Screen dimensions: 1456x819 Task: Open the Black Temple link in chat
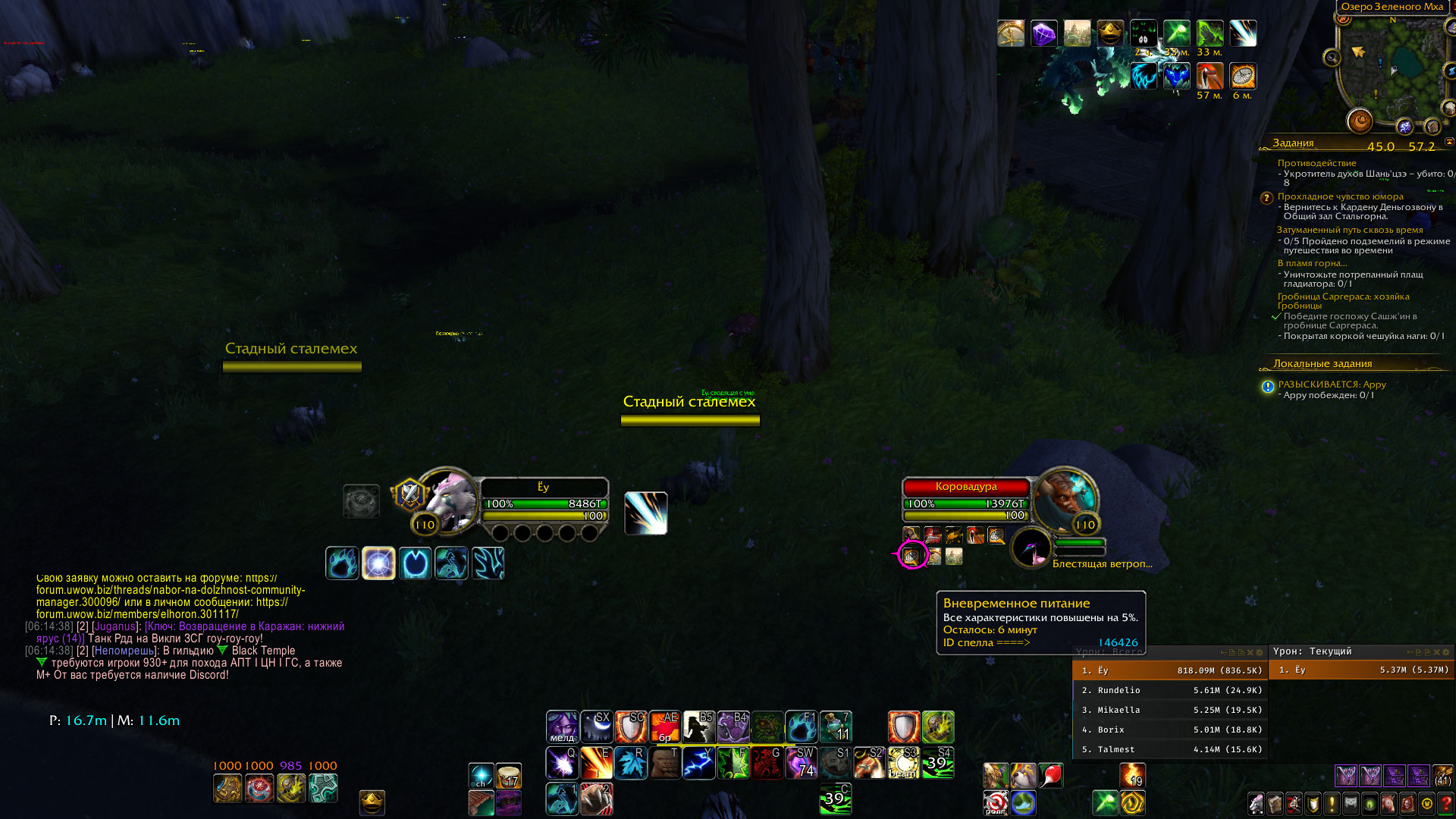tap(263, 651)
